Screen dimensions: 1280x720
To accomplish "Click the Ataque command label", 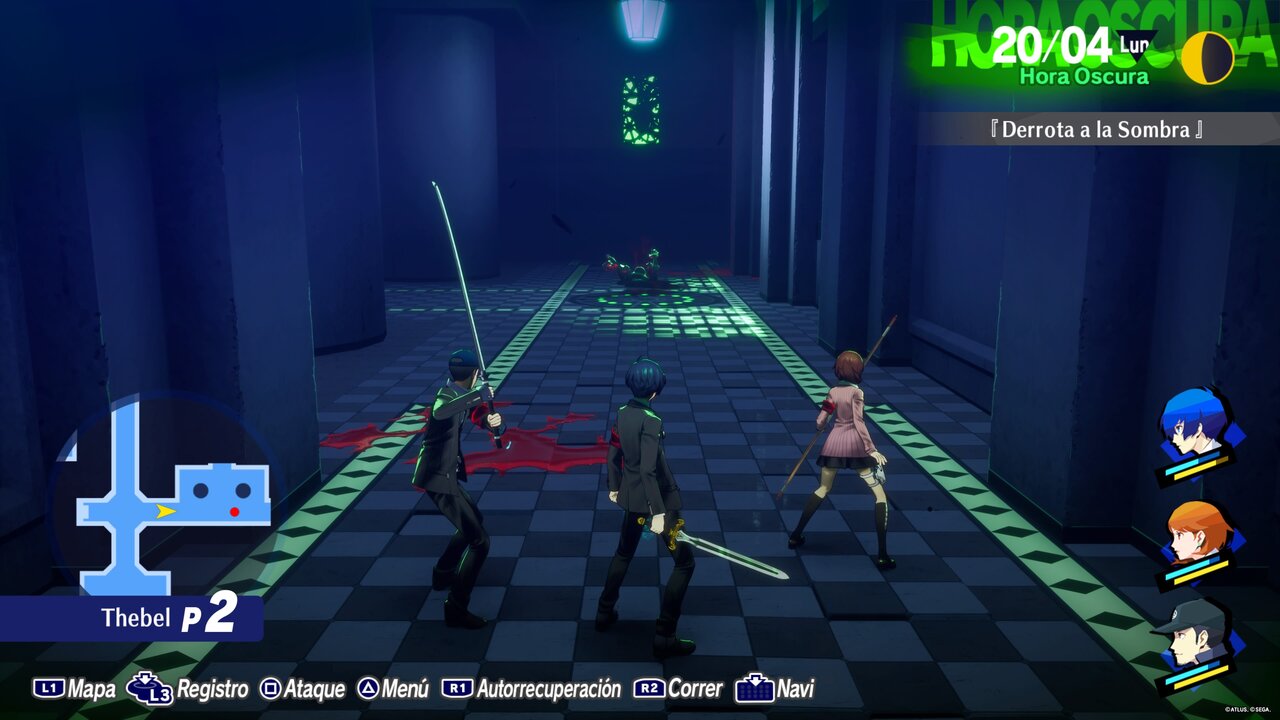I will pos(314,689).
